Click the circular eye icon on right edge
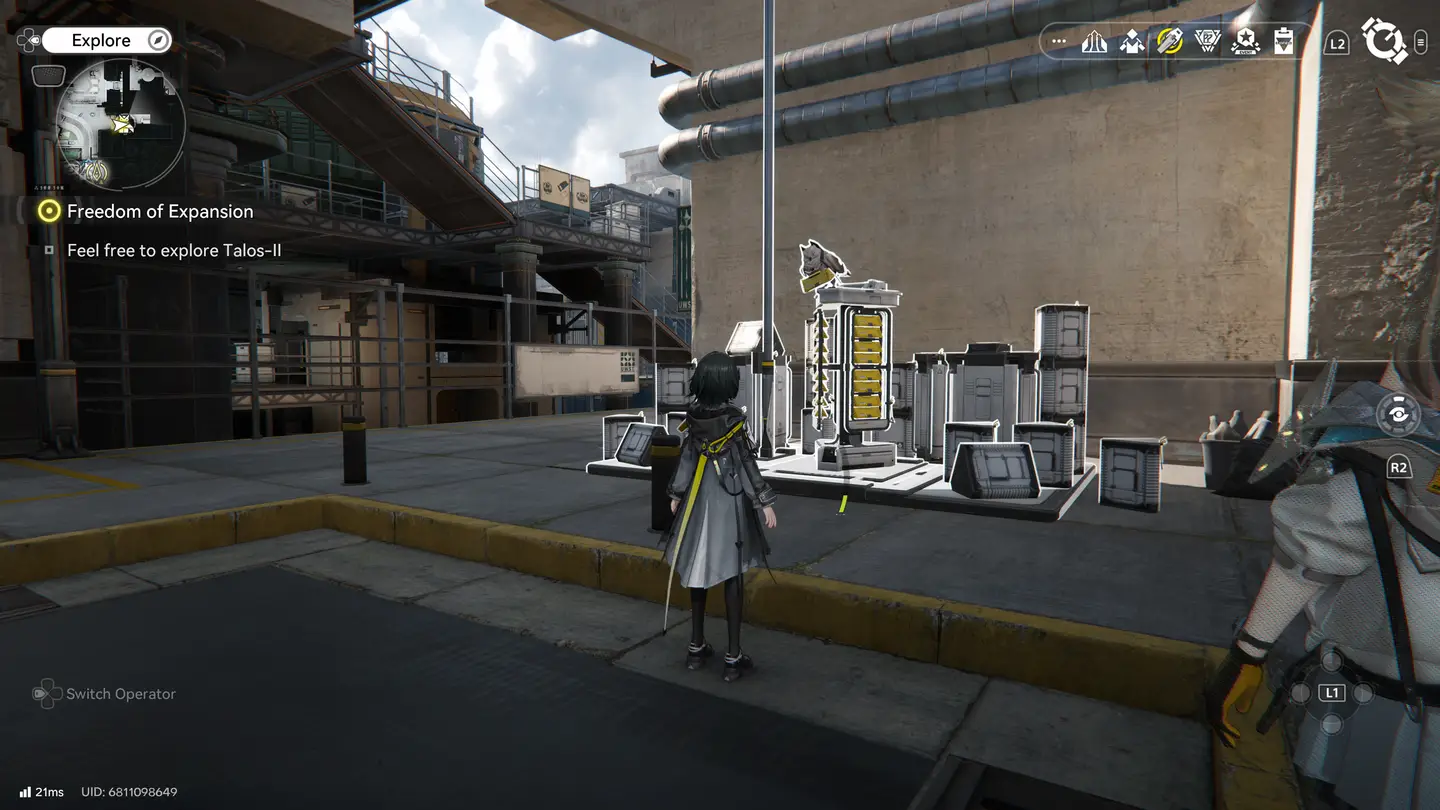This screenshot has width=1440, height=810. tap(1397, 416)
